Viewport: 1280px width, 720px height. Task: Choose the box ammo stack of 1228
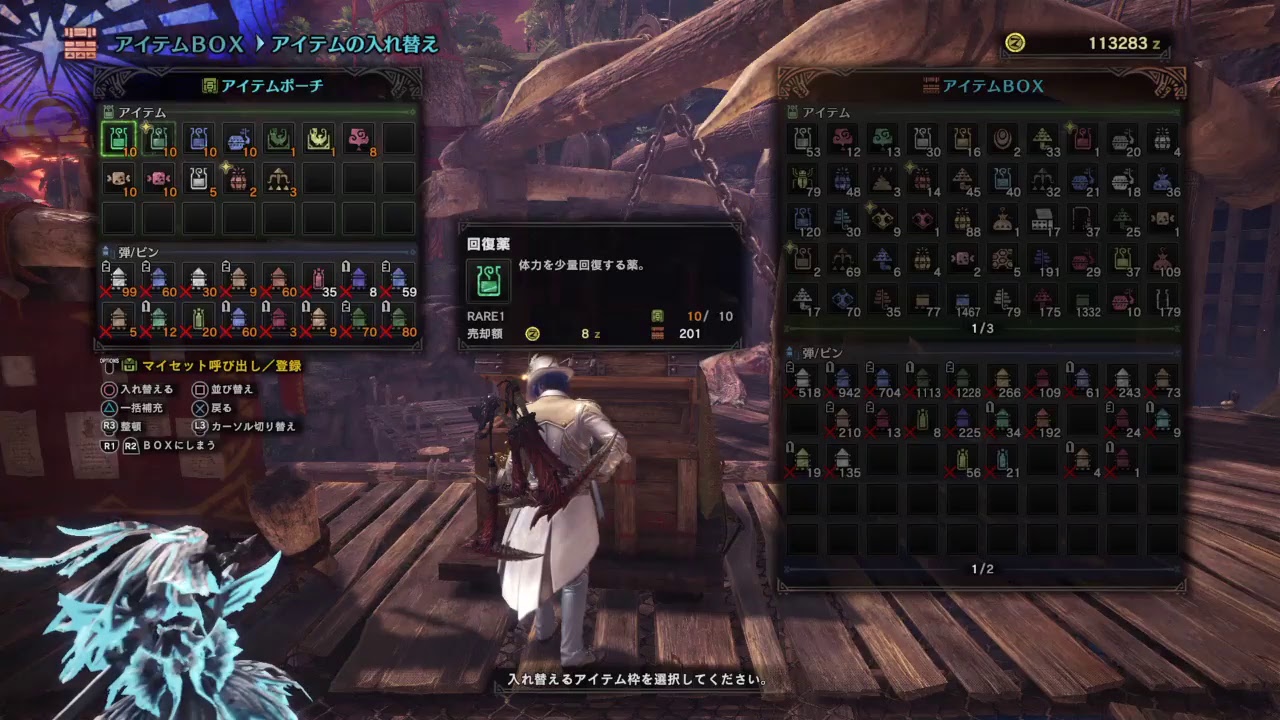pyautogui.click(x=962, y=380)
